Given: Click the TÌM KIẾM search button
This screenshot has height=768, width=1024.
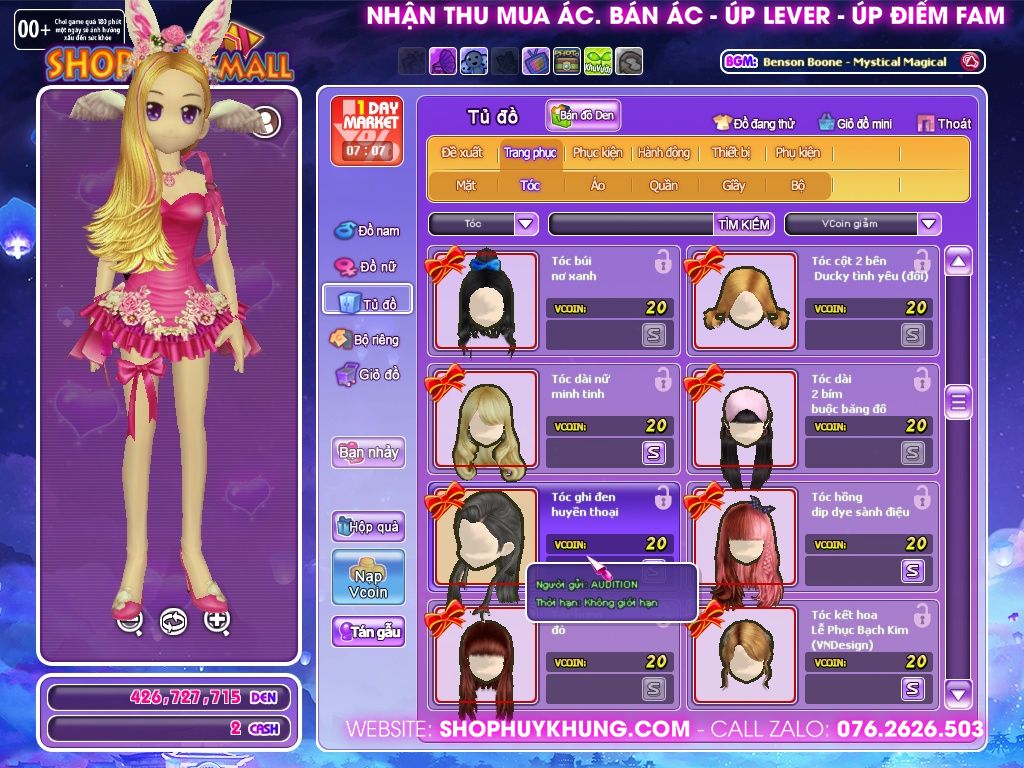Looking at the screenshot, I should (744, 224).
